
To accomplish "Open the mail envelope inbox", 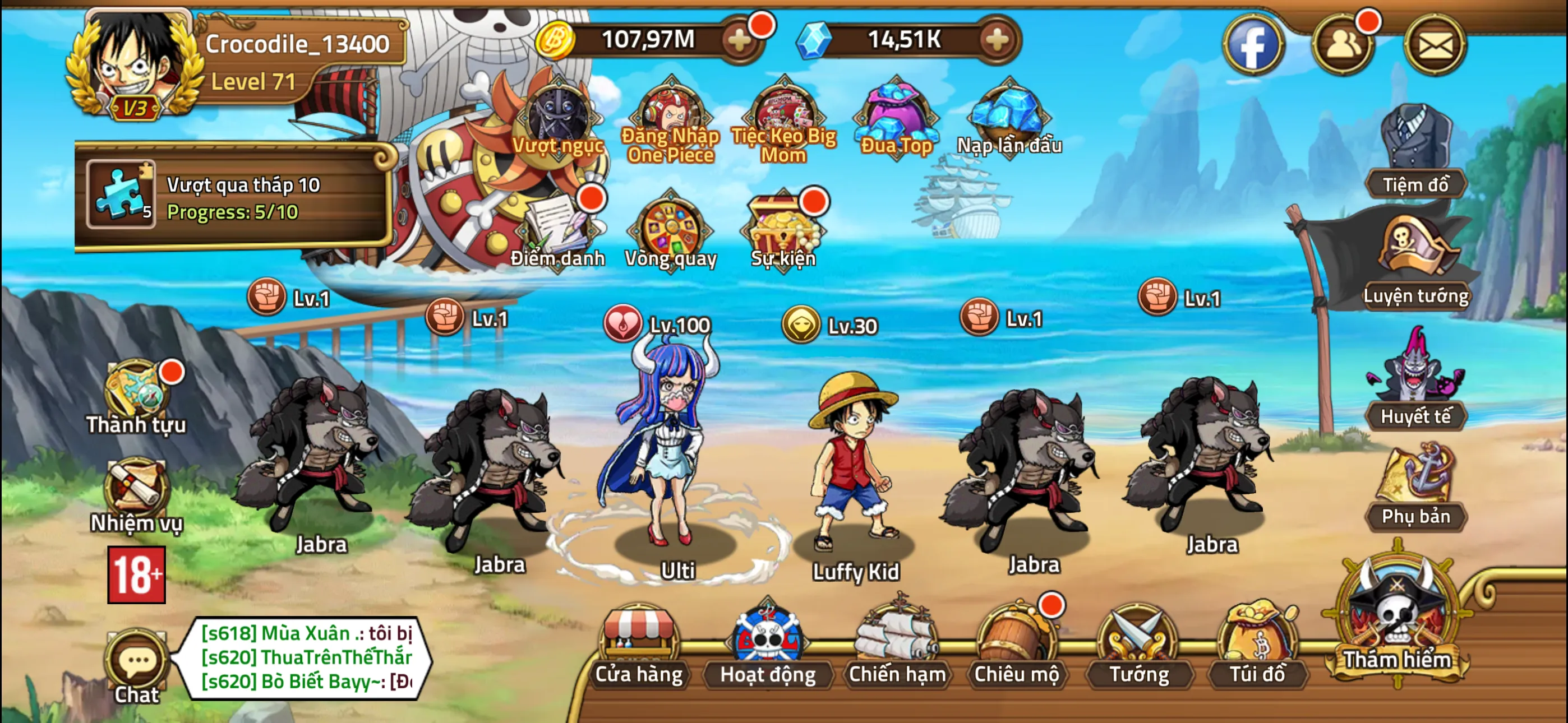I will click(1435, 45).
